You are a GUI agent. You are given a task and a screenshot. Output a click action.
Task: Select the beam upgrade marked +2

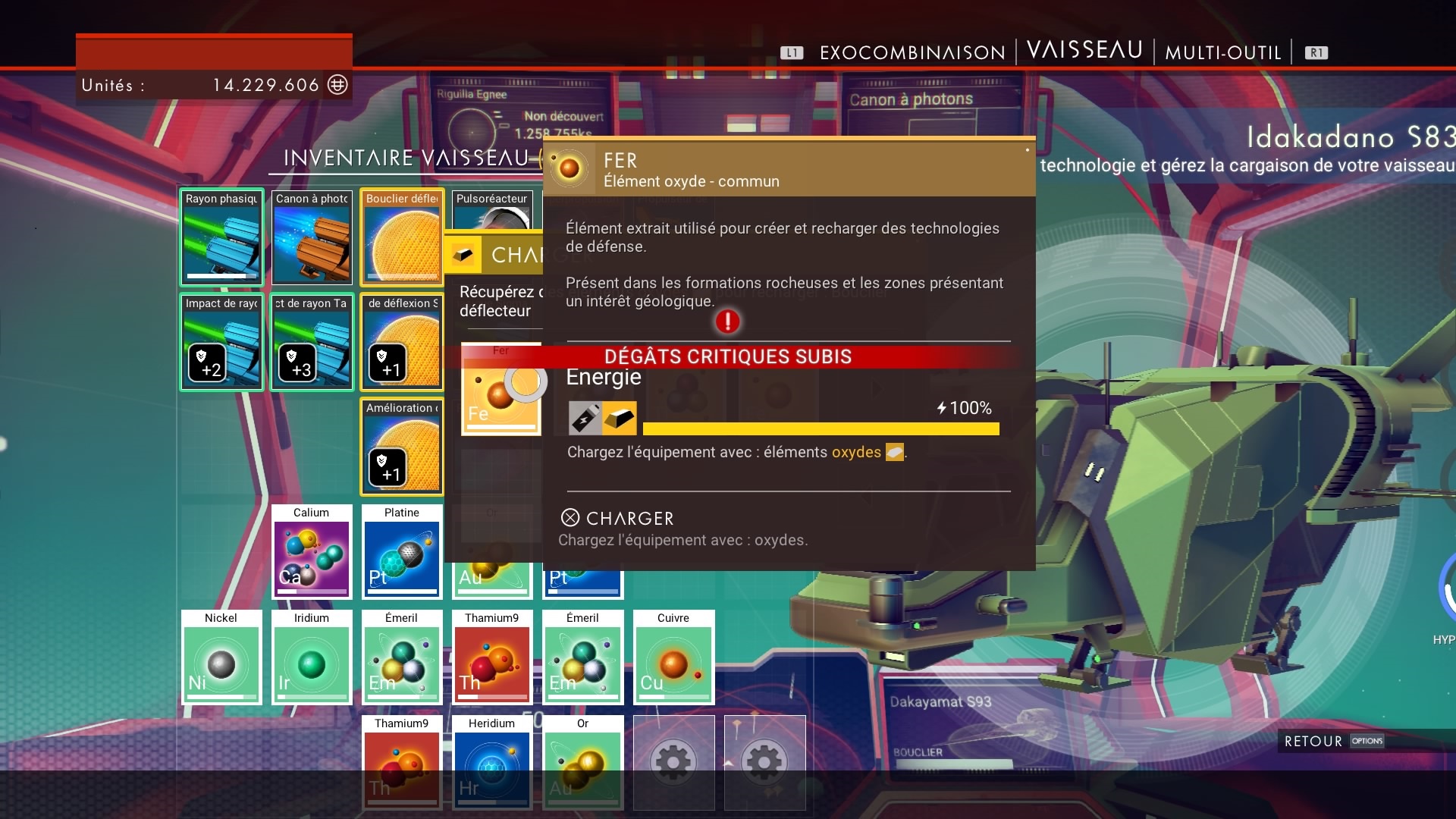pyautogui.click(x=221, y=342)
